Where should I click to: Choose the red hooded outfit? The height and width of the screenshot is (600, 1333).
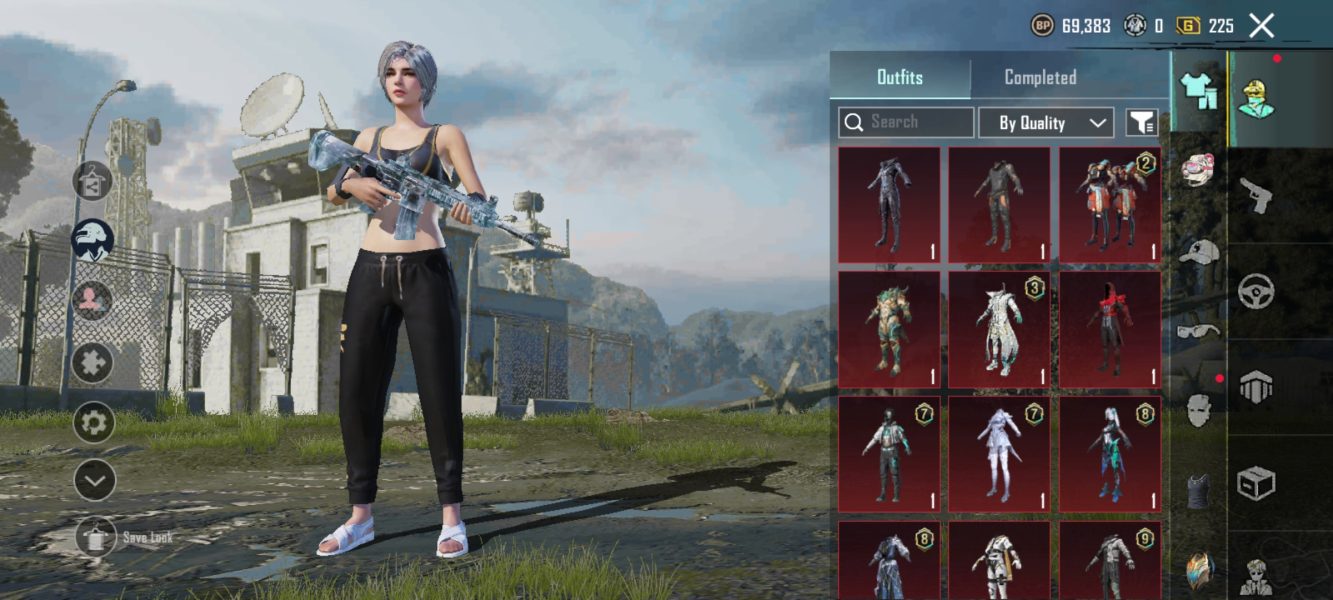tap(1110, 329)
